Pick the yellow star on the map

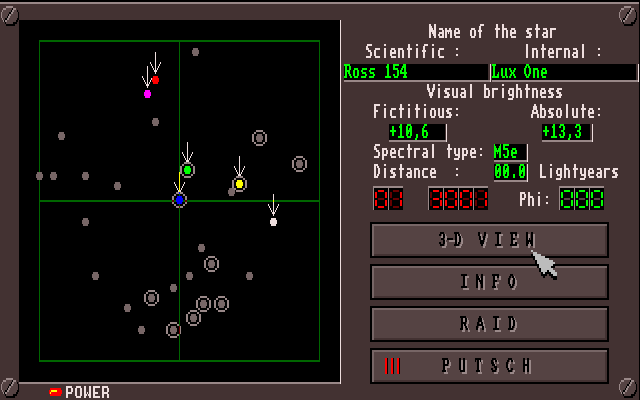[239, 184]
